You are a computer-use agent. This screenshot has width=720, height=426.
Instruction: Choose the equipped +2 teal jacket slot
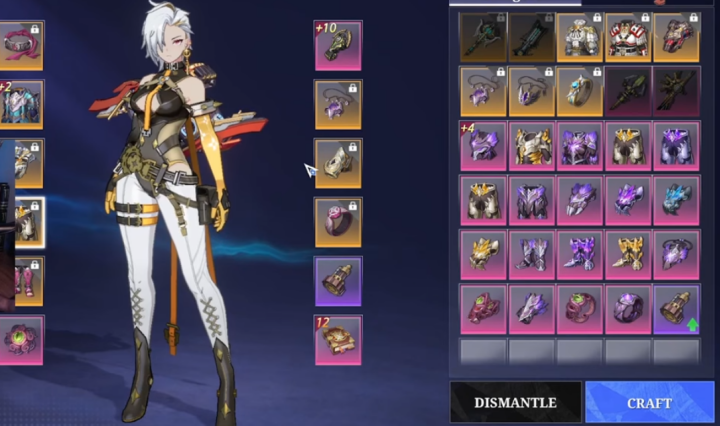click(x=20, y=104)
